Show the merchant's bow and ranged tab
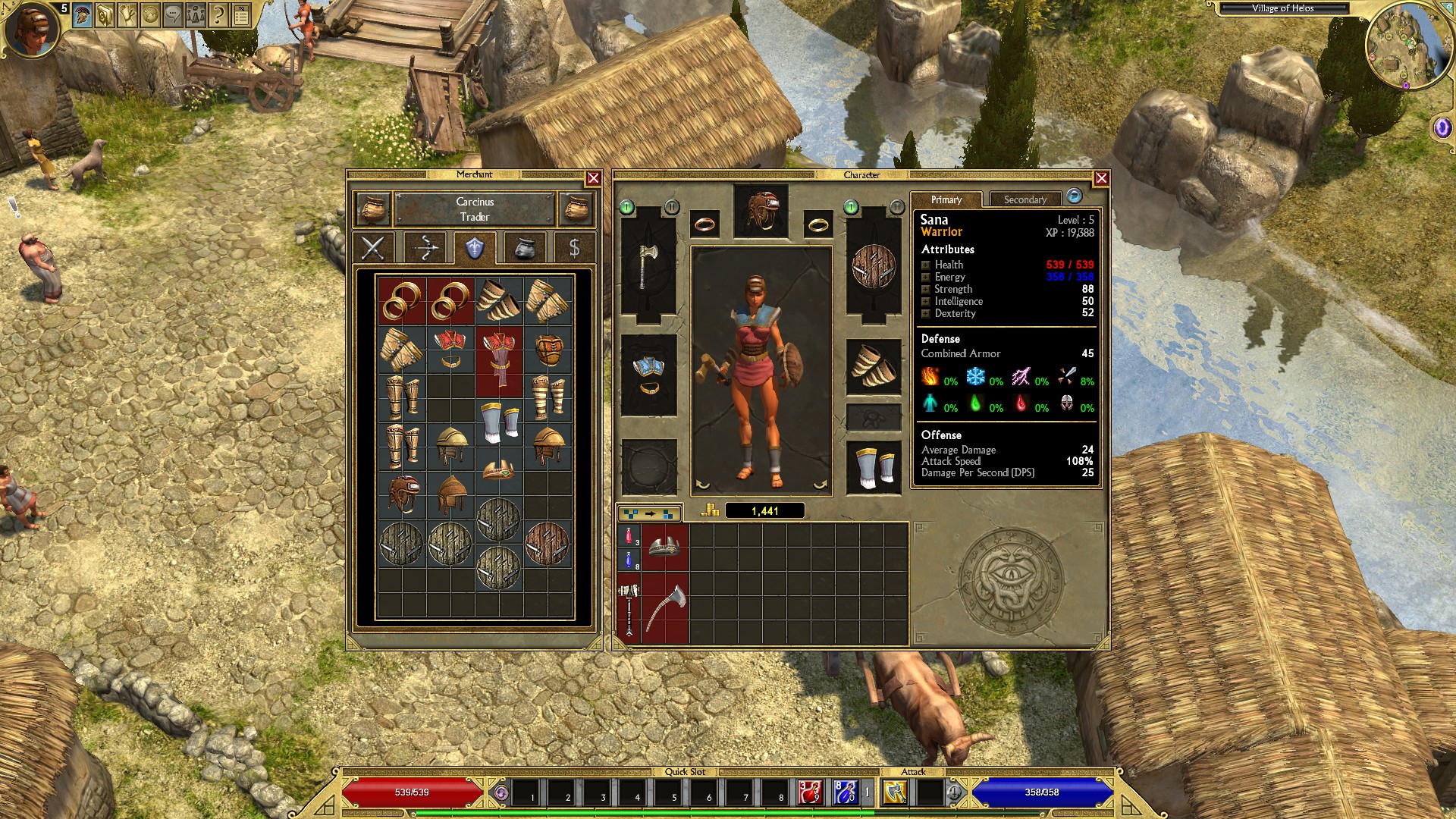Image resolution: width=1456 pixels, height=819 pixels. (x=424, y=248)
